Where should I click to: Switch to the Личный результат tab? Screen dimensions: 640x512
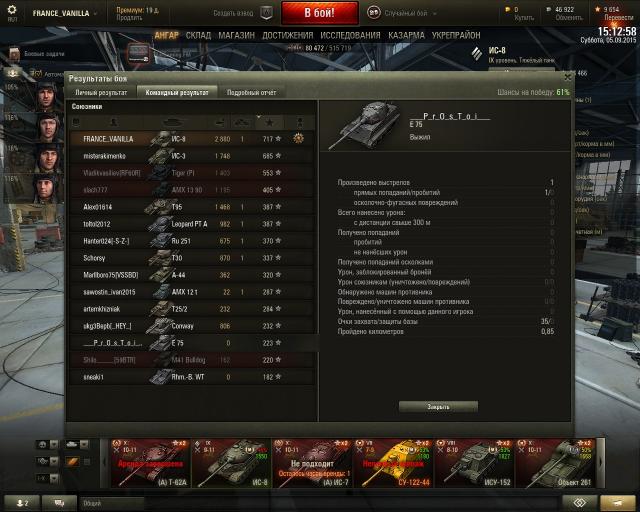point(101,91)
